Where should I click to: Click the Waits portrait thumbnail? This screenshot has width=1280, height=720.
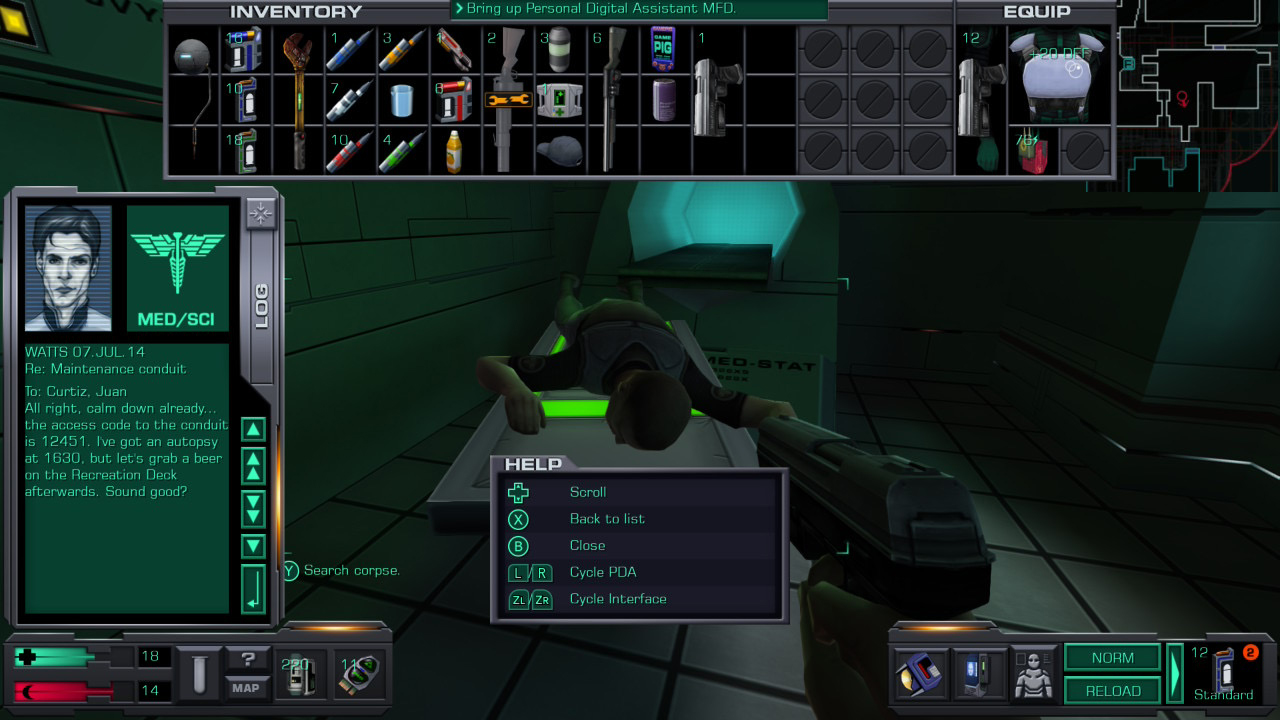[x=68, y=268]
